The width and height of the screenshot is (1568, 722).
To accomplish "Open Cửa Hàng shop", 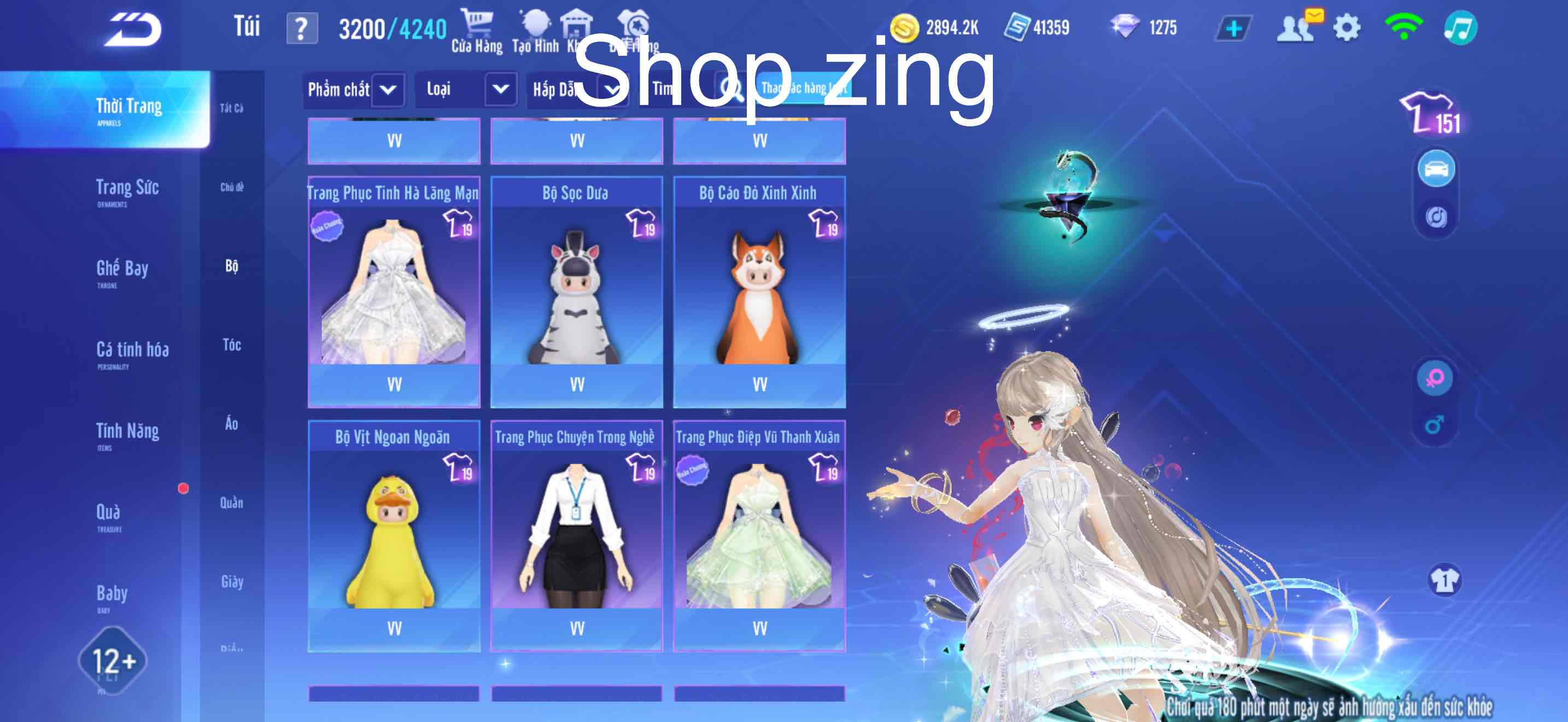I will pos(477,32).
